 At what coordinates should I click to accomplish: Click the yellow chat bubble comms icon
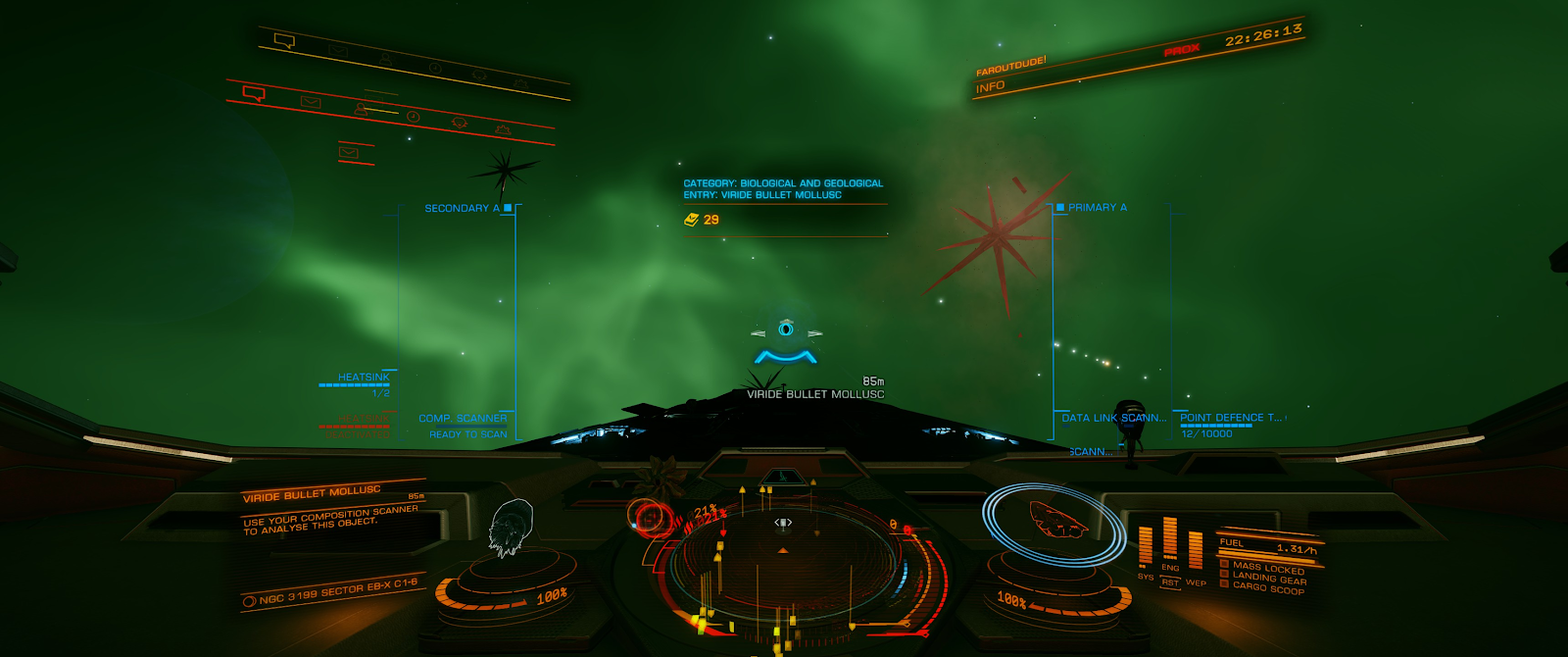pos(284,41)
